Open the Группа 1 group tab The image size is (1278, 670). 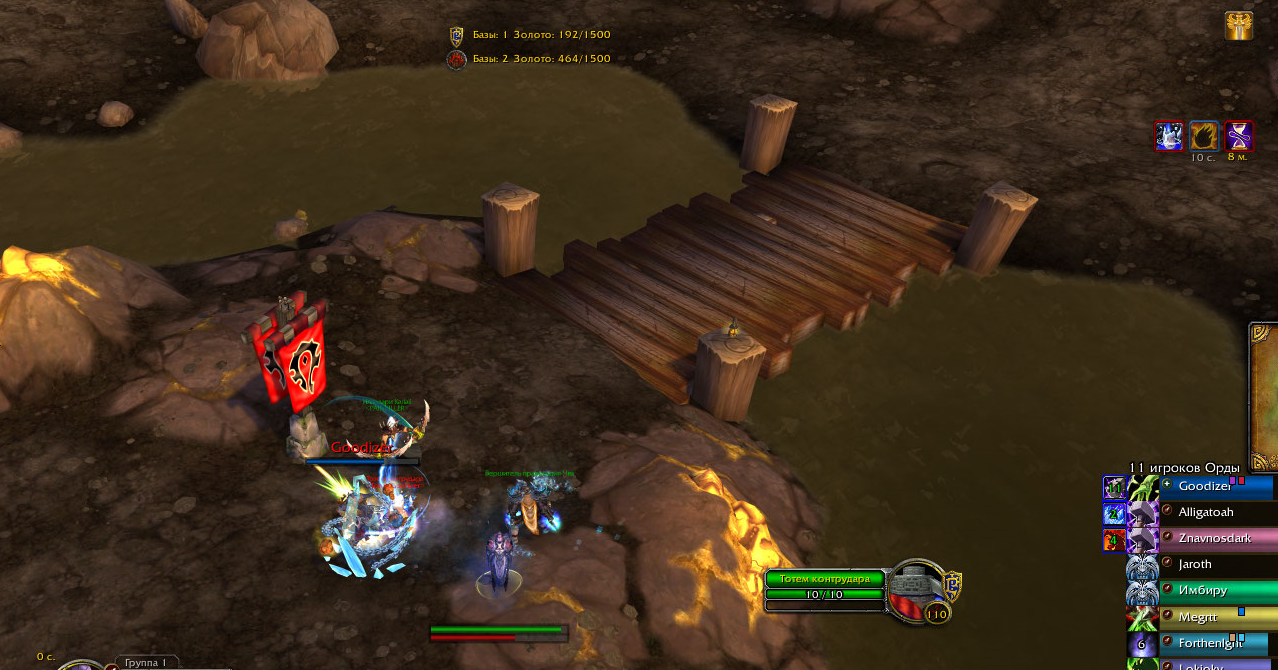147,662
